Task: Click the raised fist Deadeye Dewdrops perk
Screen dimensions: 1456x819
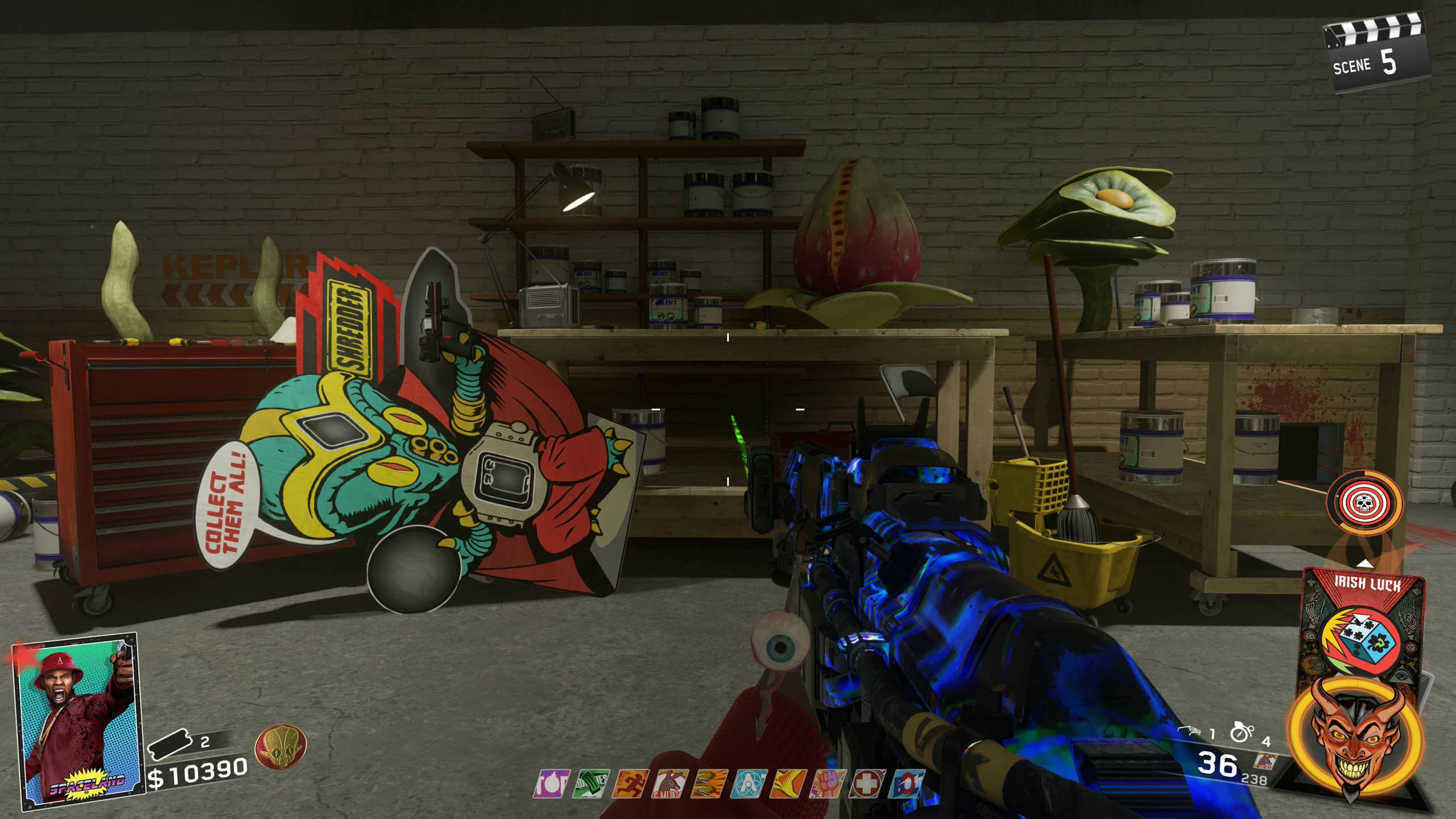Action: pos(828,784)
